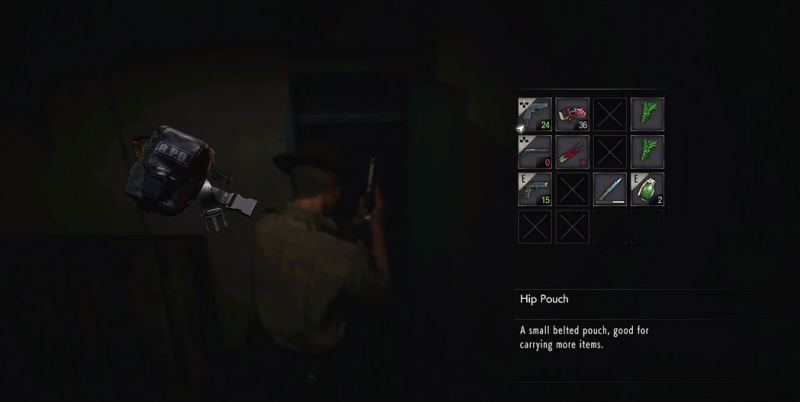This screenshot has height=402, width=800.
Task: Select the handgun with 24 rounds
Action: pos(535,114)
